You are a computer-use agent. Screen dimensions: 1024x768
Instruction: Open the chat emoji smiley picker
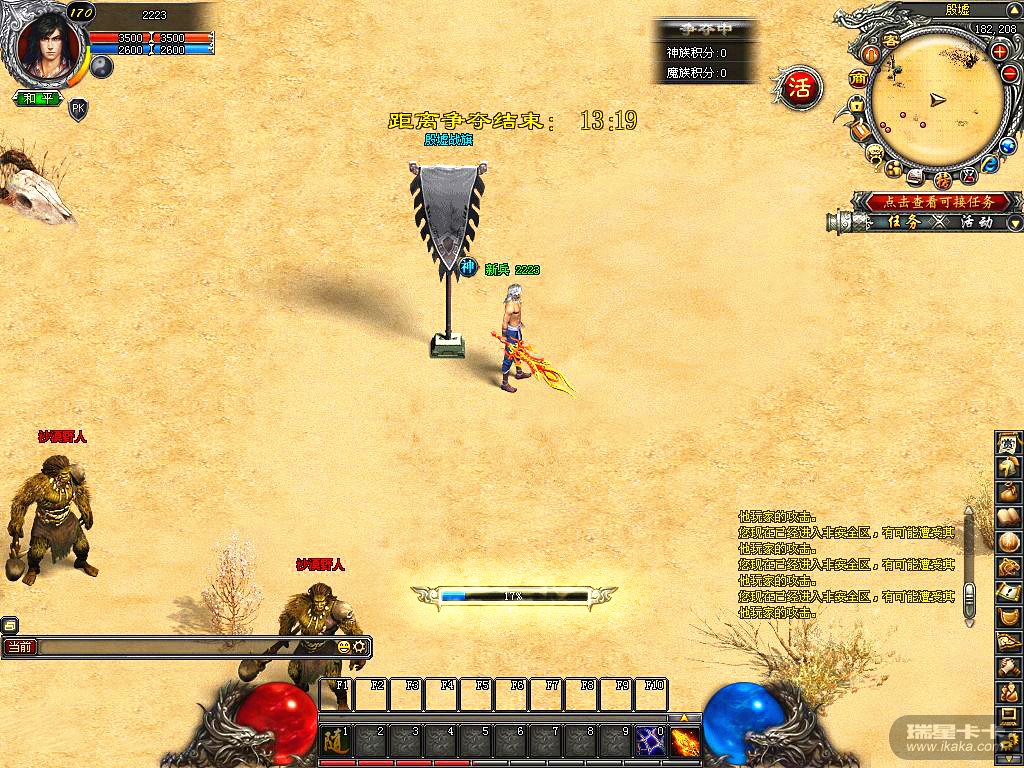click(344, 647)
